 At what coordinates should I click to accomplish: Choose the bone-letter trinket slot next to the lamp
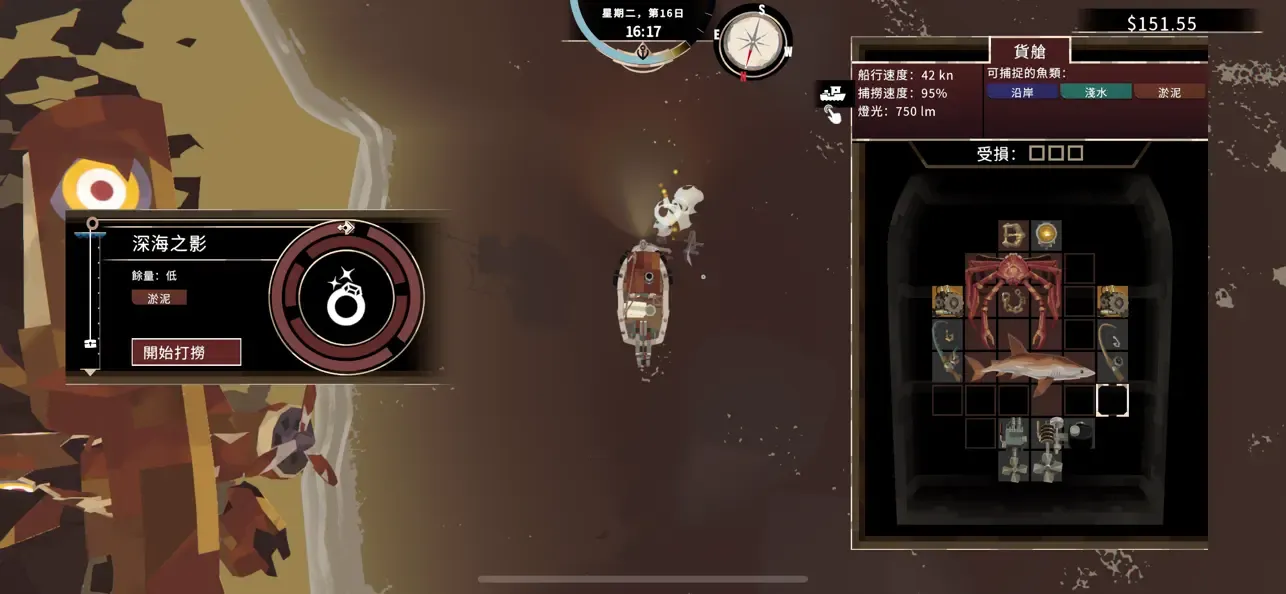pos(1013,236)
